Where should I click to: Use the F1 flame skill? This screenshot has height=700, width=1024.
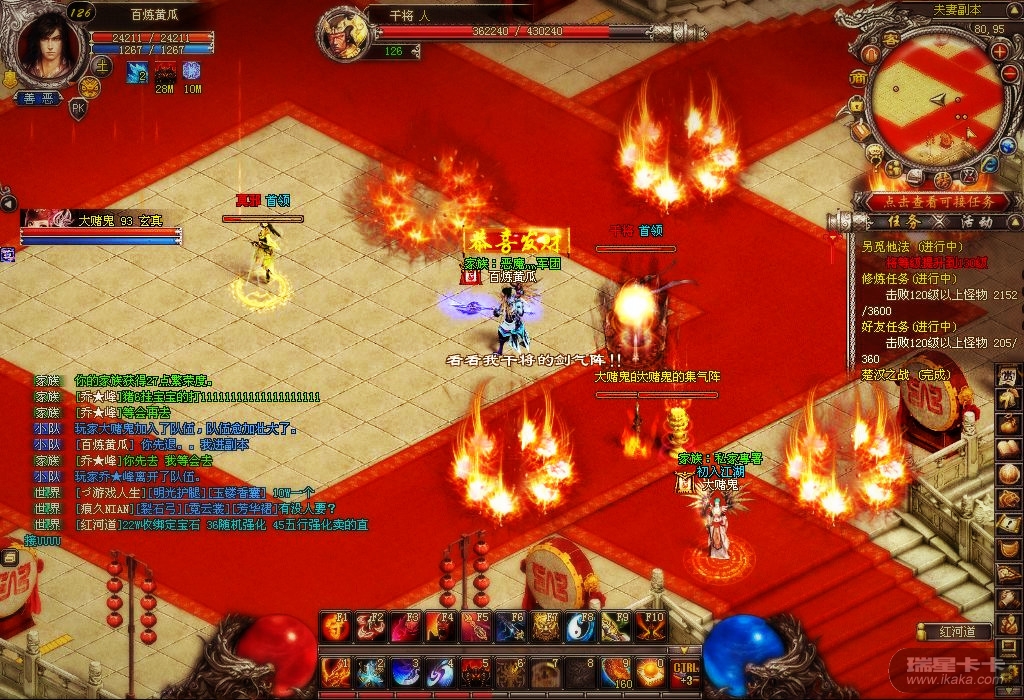[335, 627]
